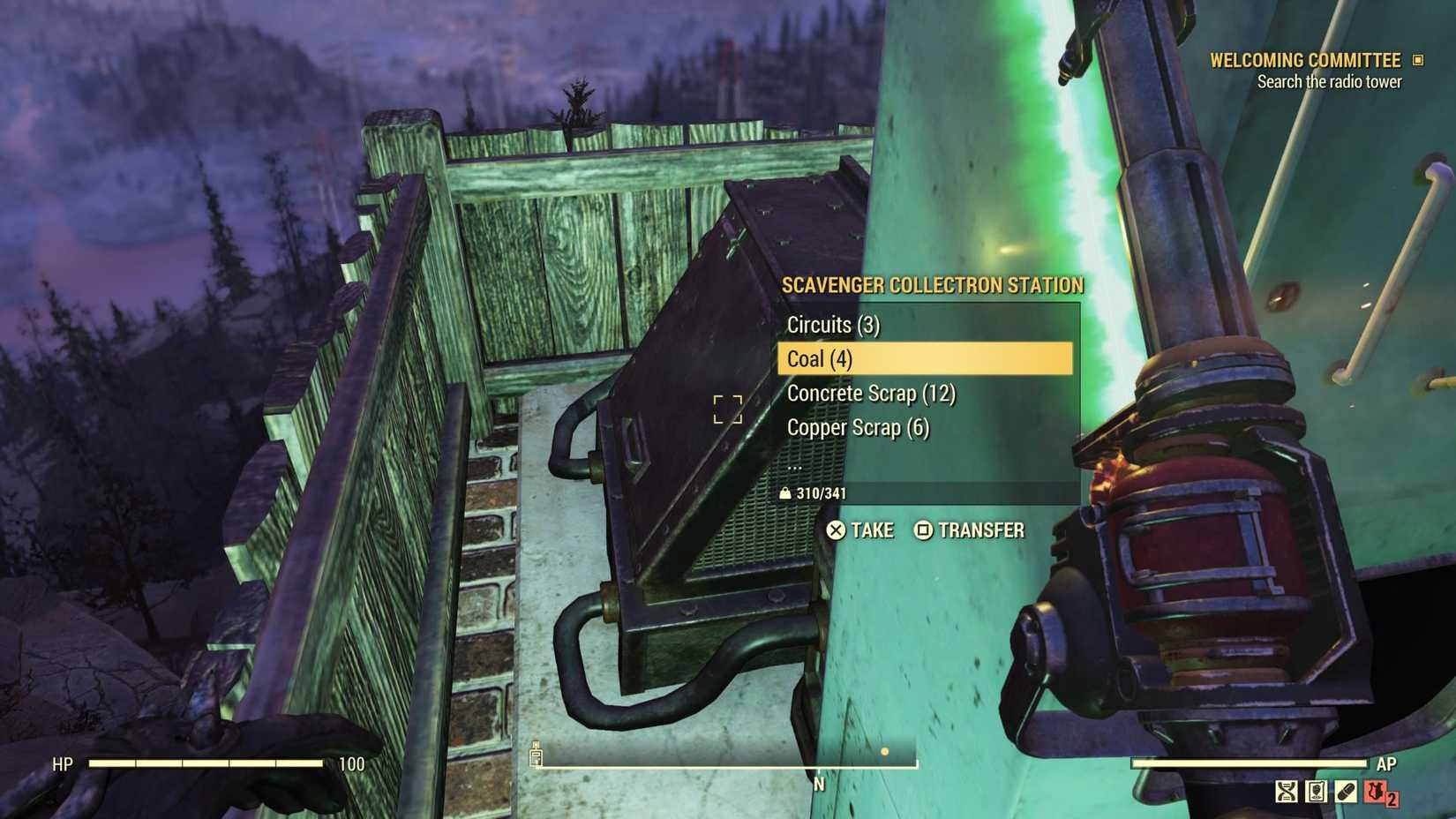Select the pill status effect icon
Screen dimensions: 1456x819
point(1346,791)
